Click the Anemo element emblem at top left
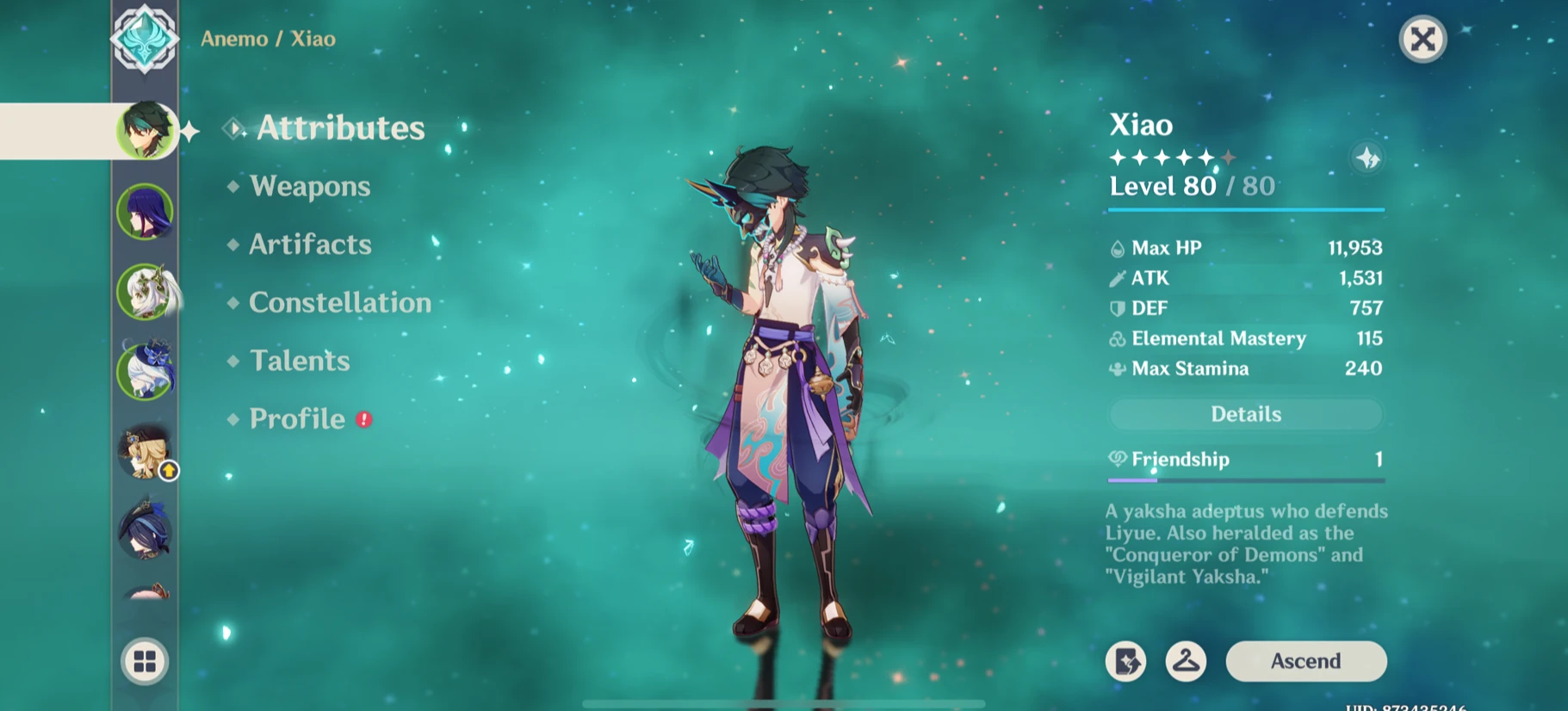 pyautogui.click(x=145, y=38)
